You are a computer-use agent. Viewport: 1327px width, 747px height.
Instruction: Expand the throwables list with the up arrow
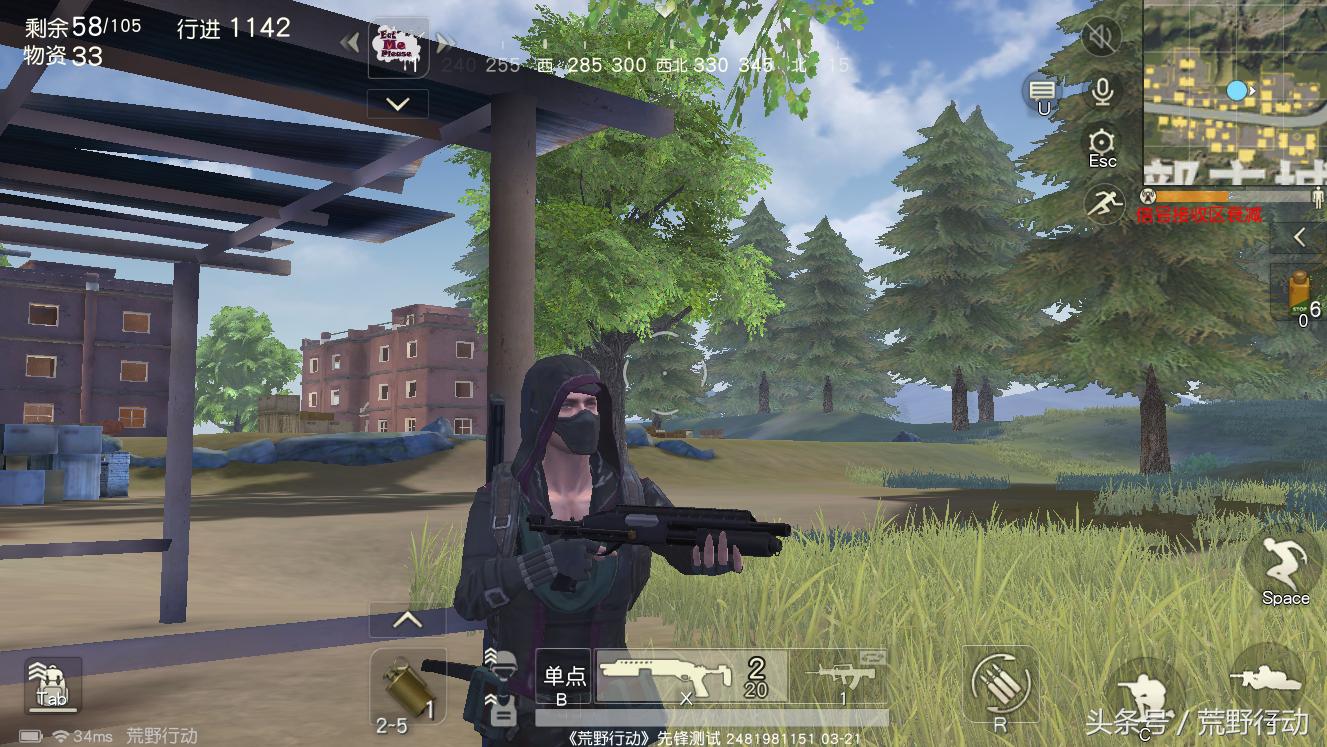coord(407,621)
